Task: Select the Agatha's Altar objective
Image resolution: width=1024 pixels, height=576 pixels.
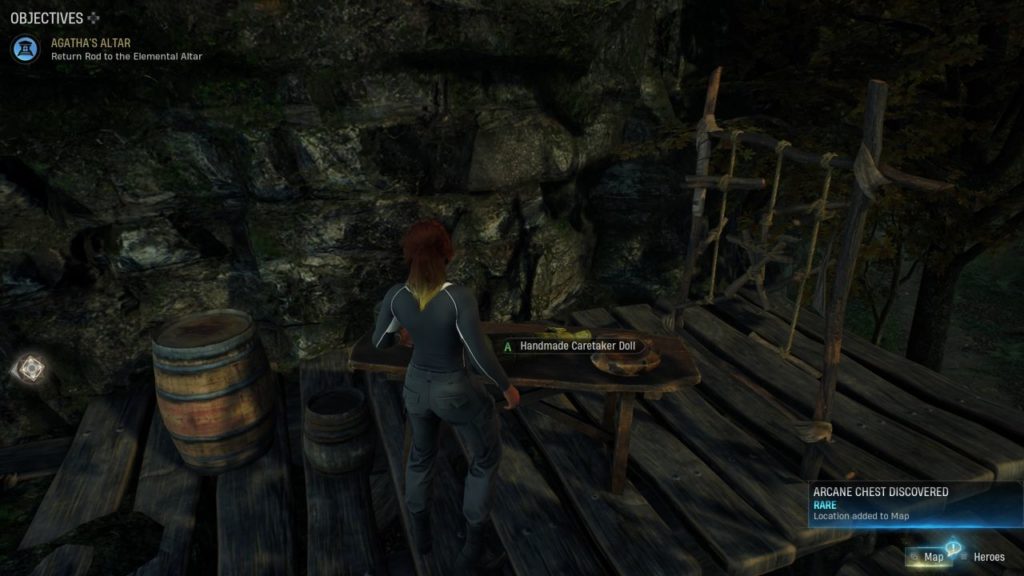Action: (126, 49)
